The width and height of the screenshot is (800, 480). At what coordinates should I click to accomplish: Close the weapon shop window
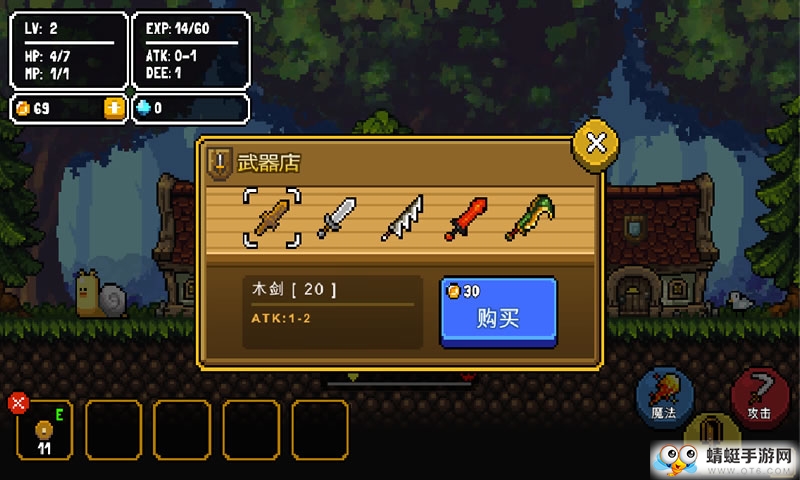point(595,143)
